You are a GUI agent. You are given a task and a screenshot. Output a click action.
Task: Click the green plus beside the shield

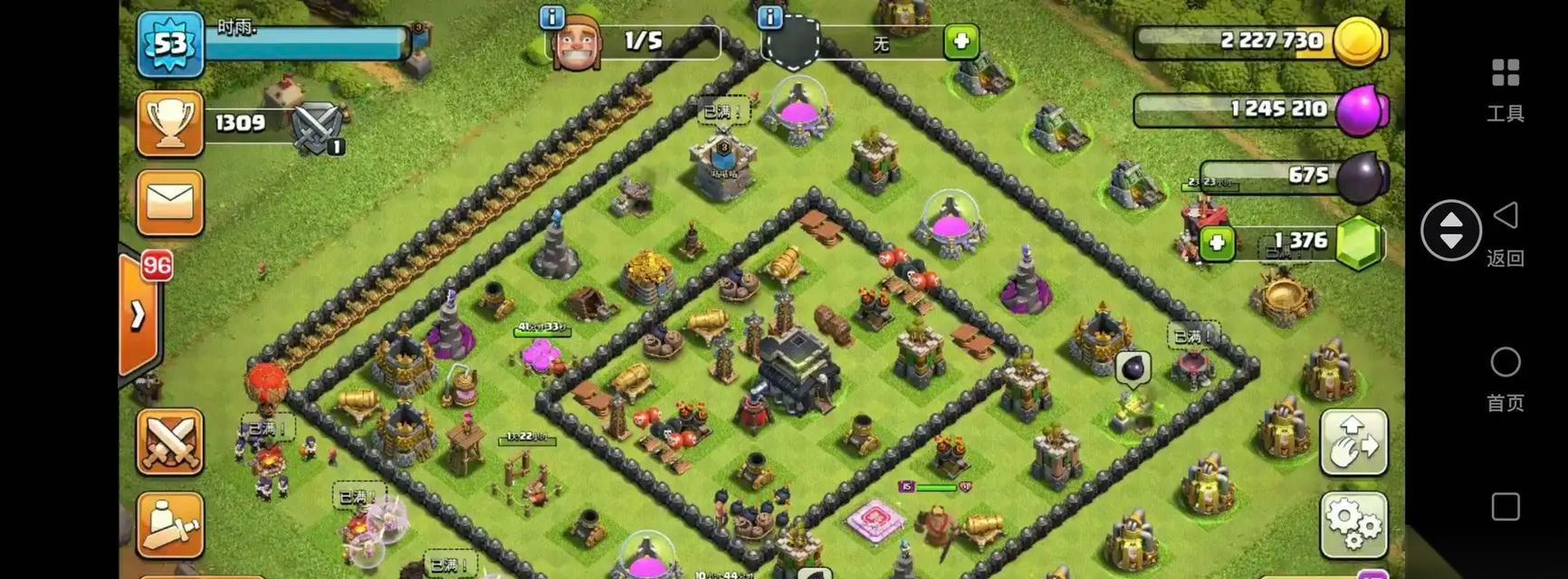point(961,42)
